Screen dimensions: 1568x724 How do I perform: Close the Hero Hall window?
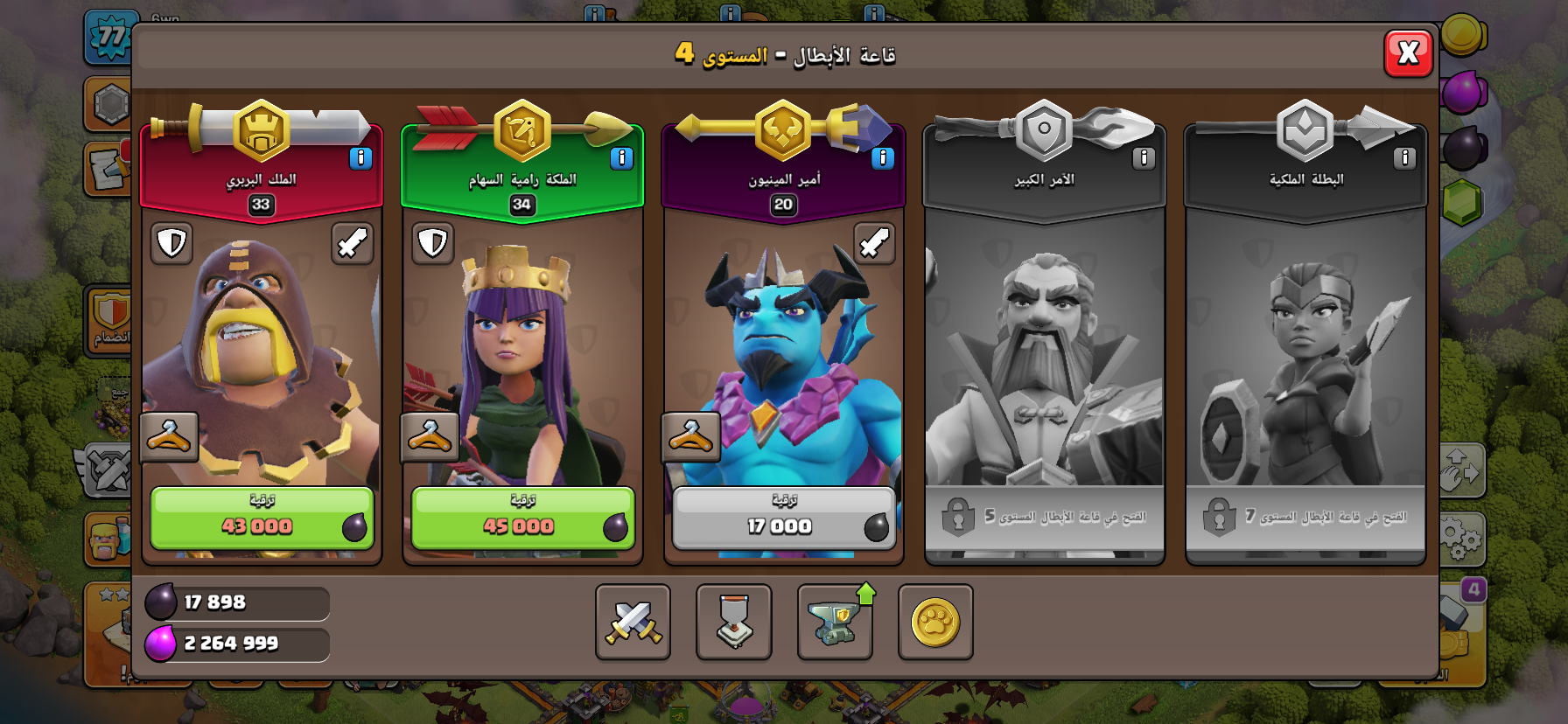pyautogui.click(x=1408, y=53)
